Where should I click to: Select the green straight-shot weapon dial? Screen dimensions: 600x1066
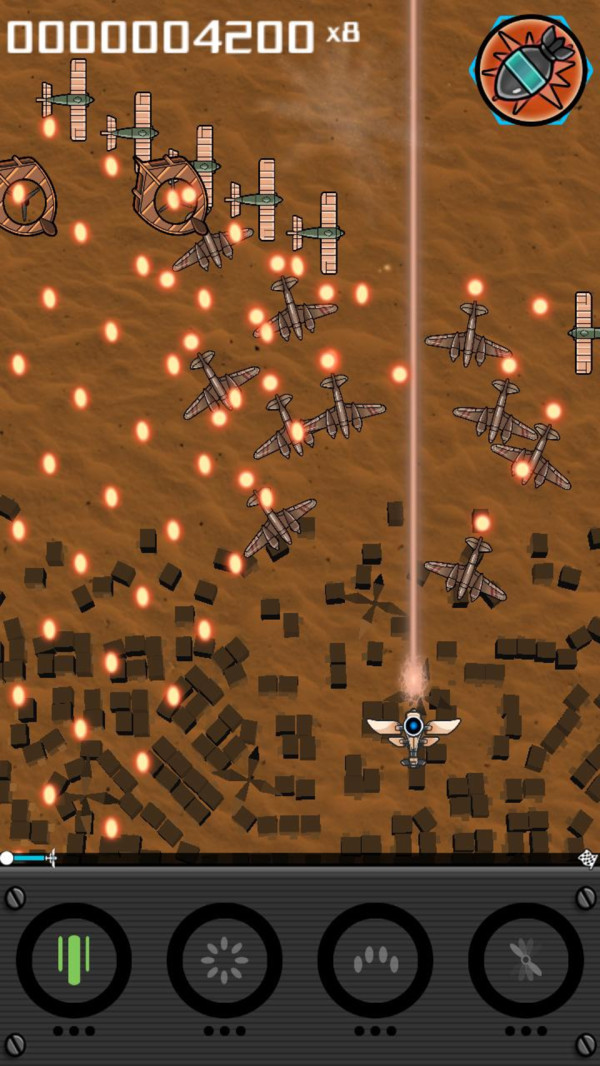pyautogui.click(x=74, y=959)
